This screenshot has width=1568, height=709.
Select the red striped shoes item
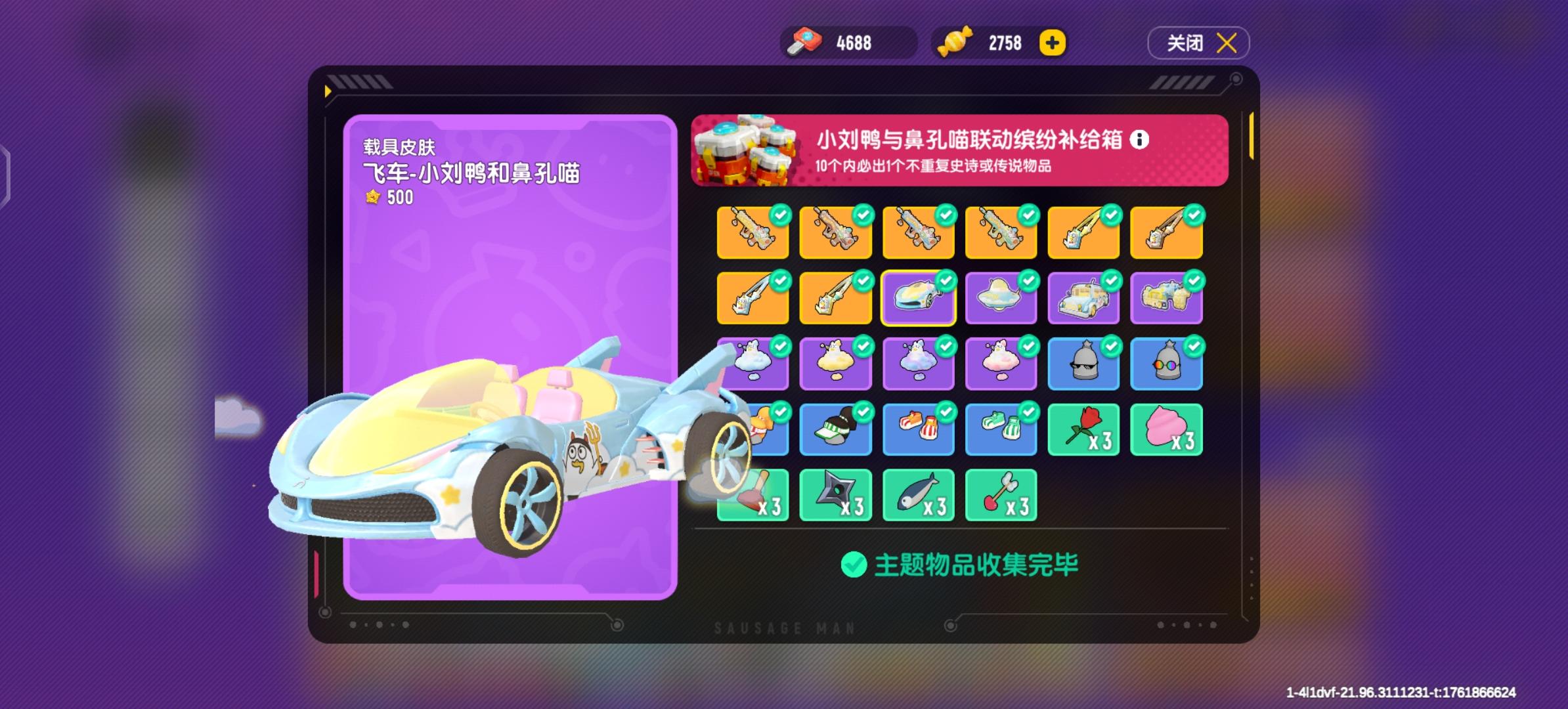(918, 429)
